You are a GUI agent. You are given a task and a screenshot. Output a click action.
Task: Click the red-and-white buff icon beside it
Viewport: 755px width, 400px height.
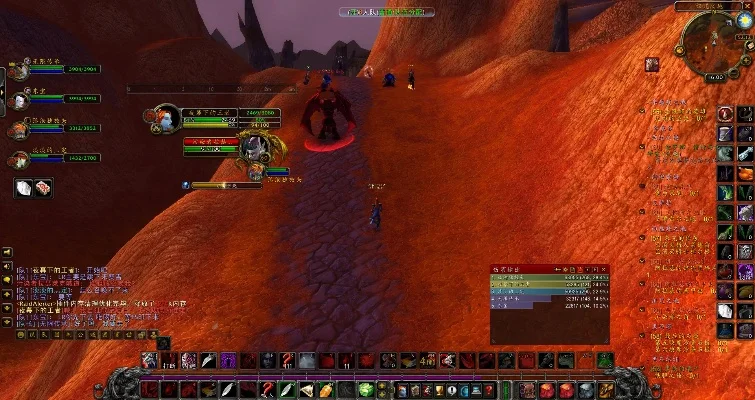pyautogui.click(x=42, y=186)
